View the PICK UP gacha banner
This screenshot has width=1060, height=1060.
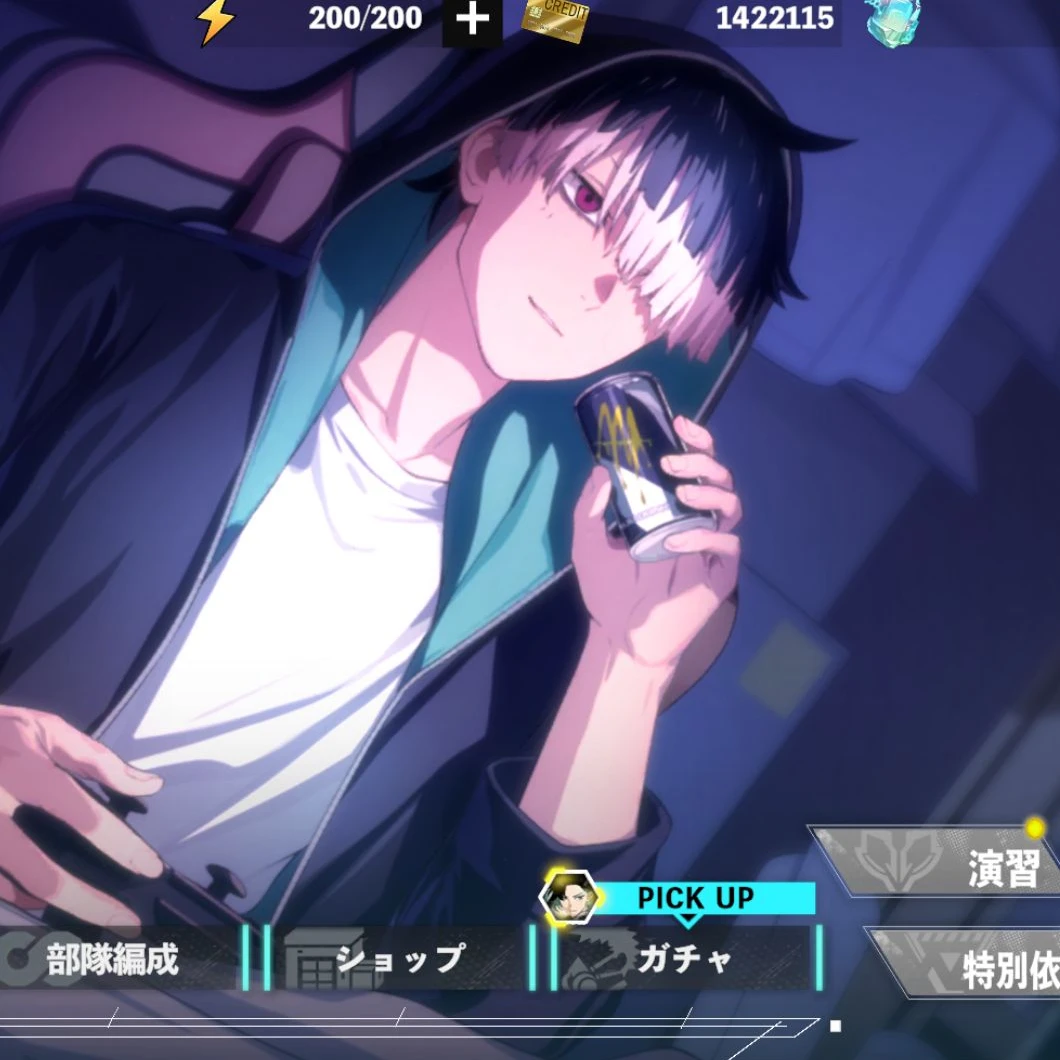tap(695, 897)
